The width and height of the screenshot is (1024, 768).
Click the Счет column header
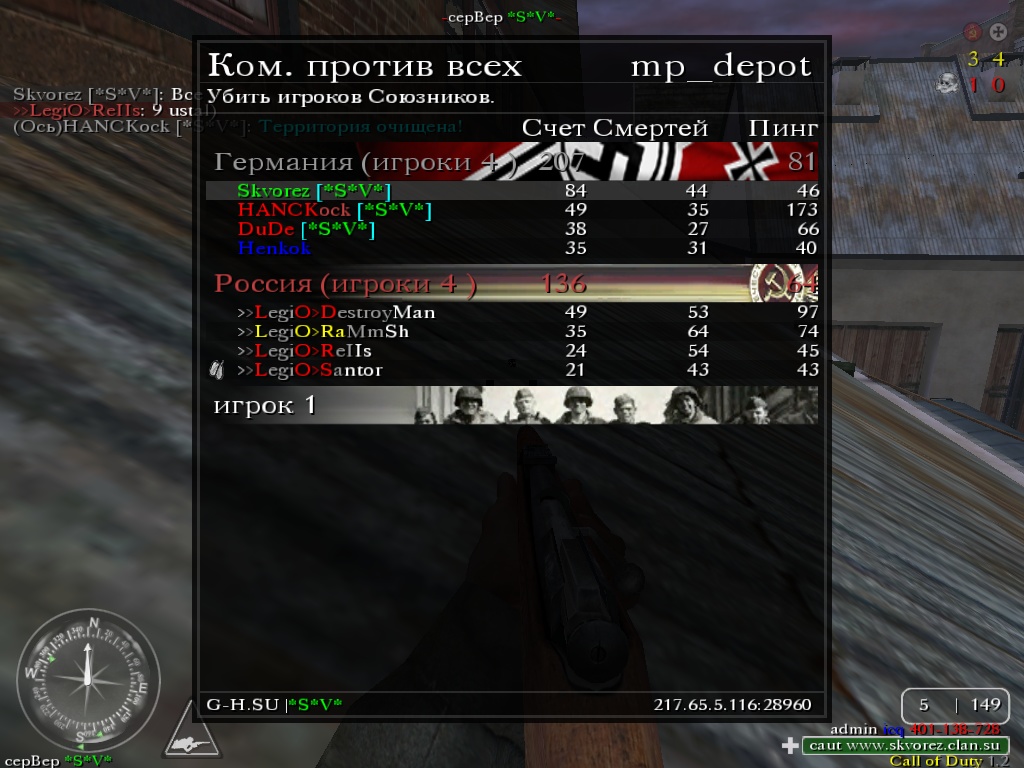554,128
